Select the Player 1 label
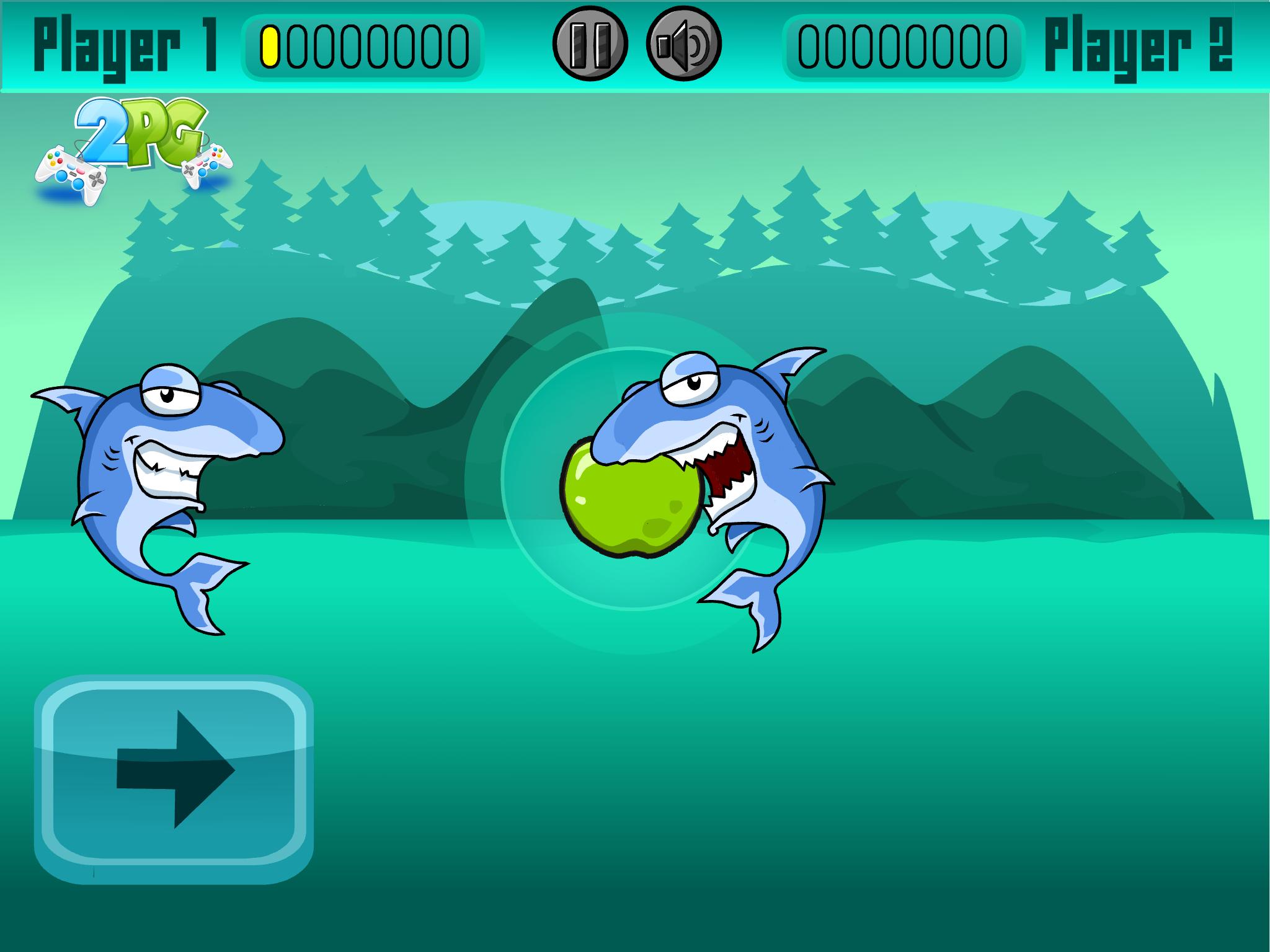The image size is (1270, 952). tap(127, 43)
